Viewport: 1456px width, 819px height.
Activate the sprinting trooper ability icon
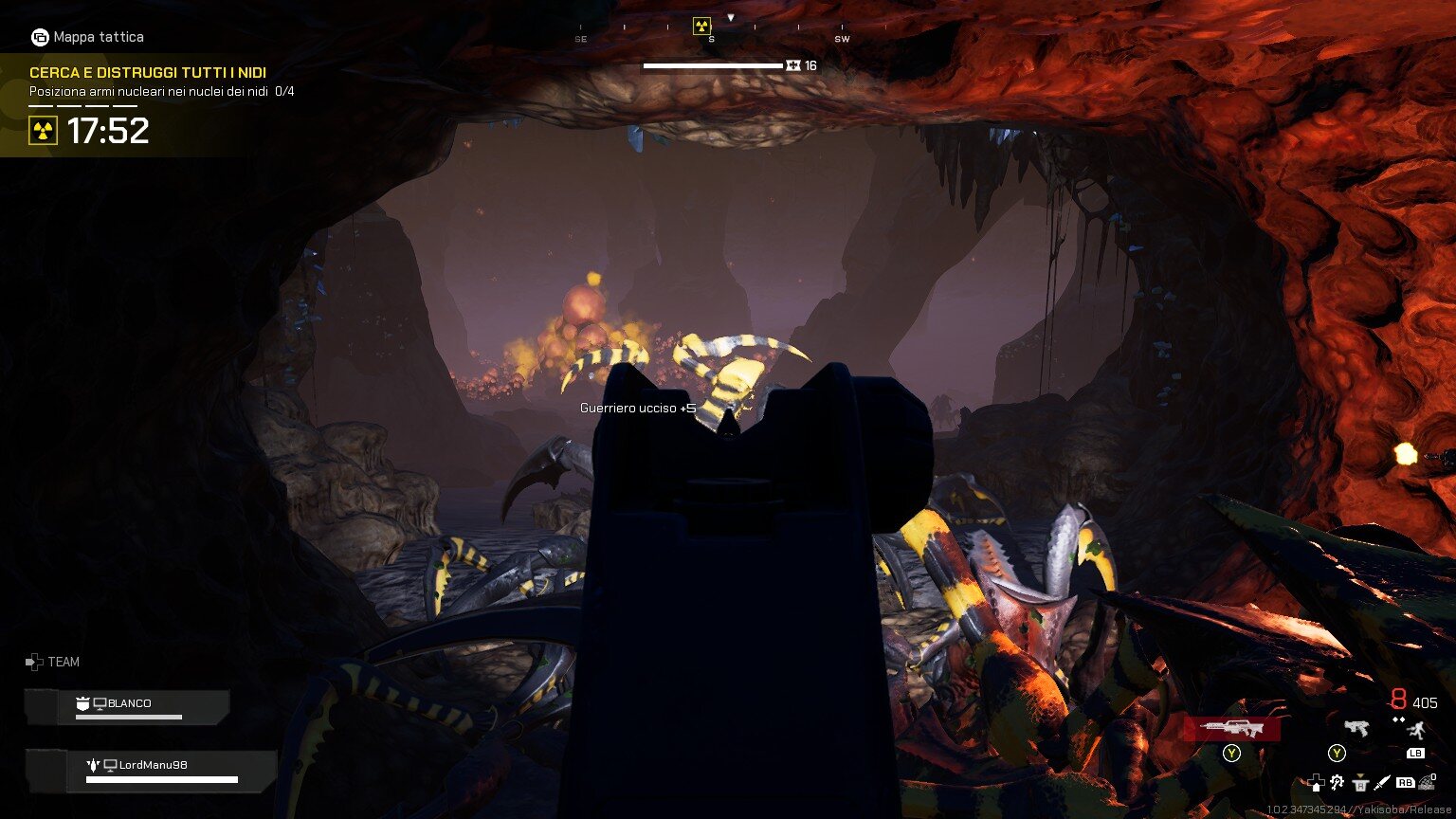tap(1415, 730)
